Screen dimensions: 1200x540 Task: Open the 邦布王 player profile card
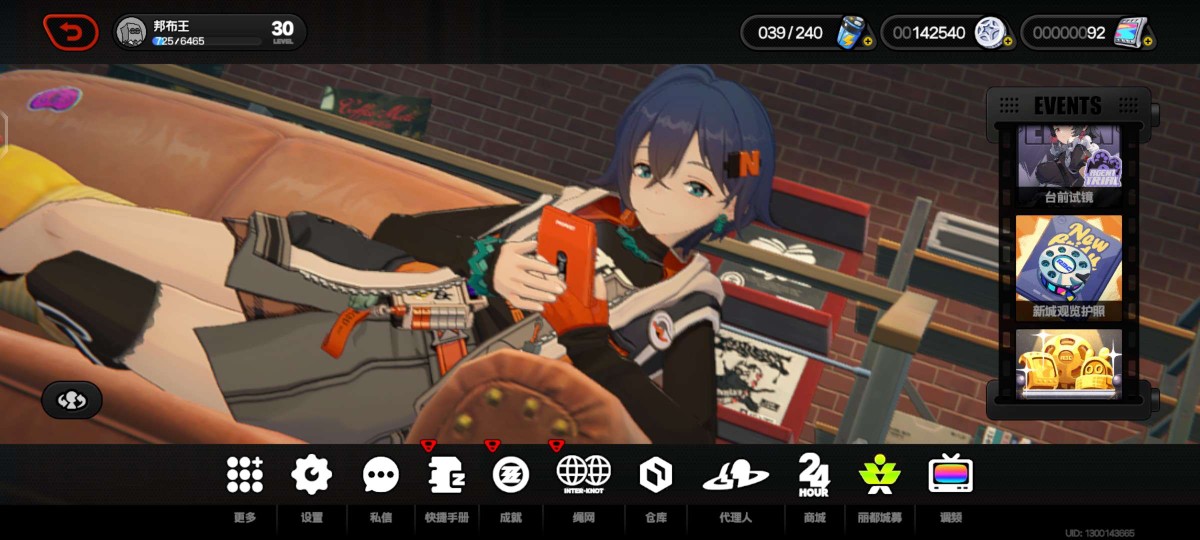click(210, 33)
